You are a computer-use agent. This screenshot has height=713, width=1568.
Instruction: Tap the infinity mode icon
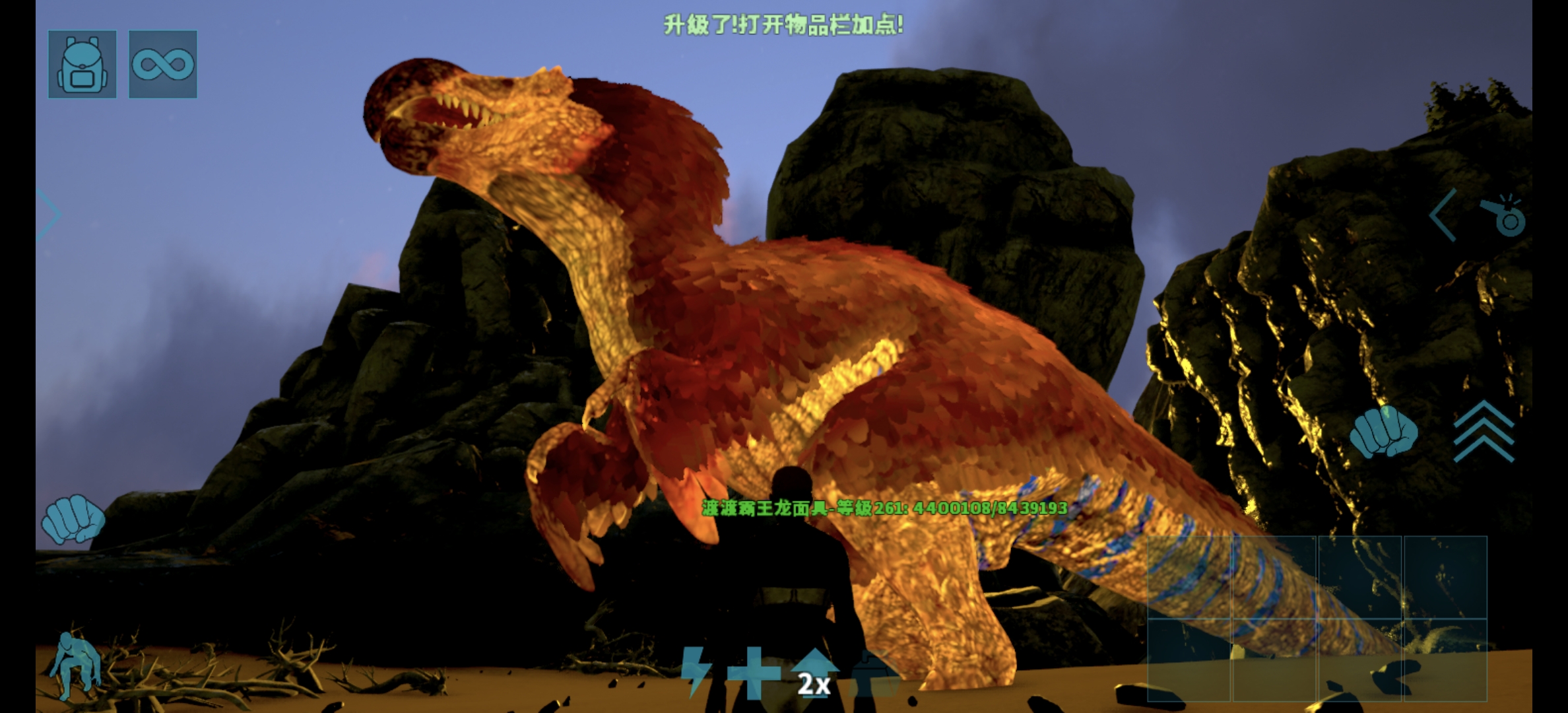click(x=163, y=63)
